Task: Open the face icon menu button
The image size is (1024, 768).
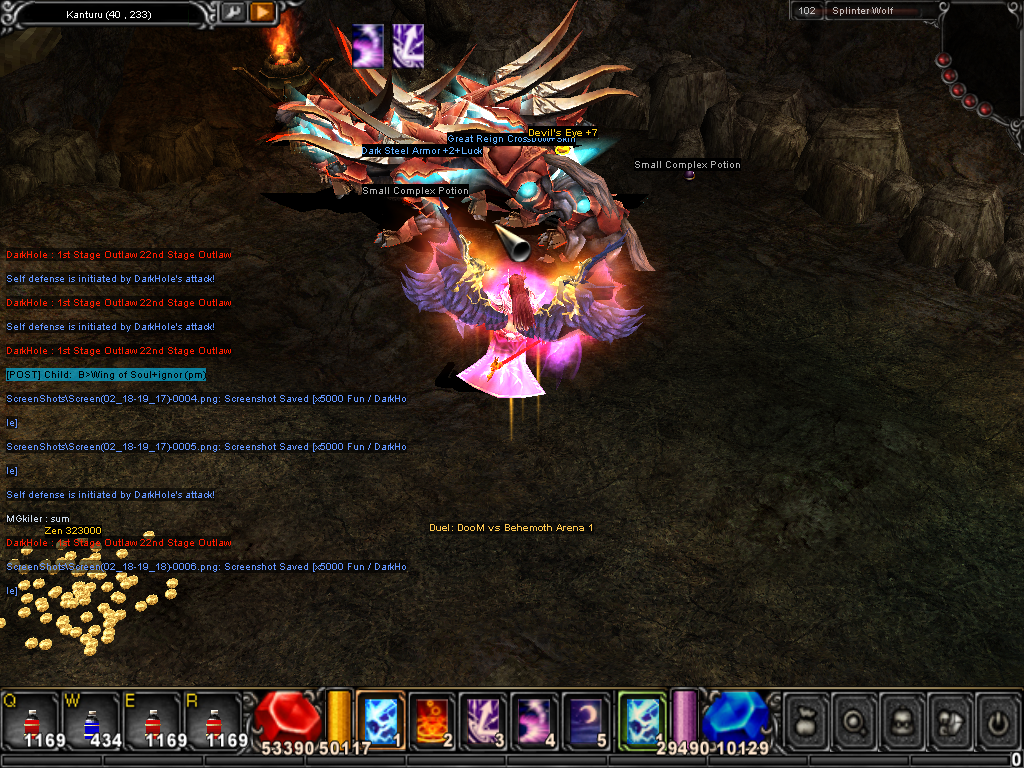Action: click(904, 720)
